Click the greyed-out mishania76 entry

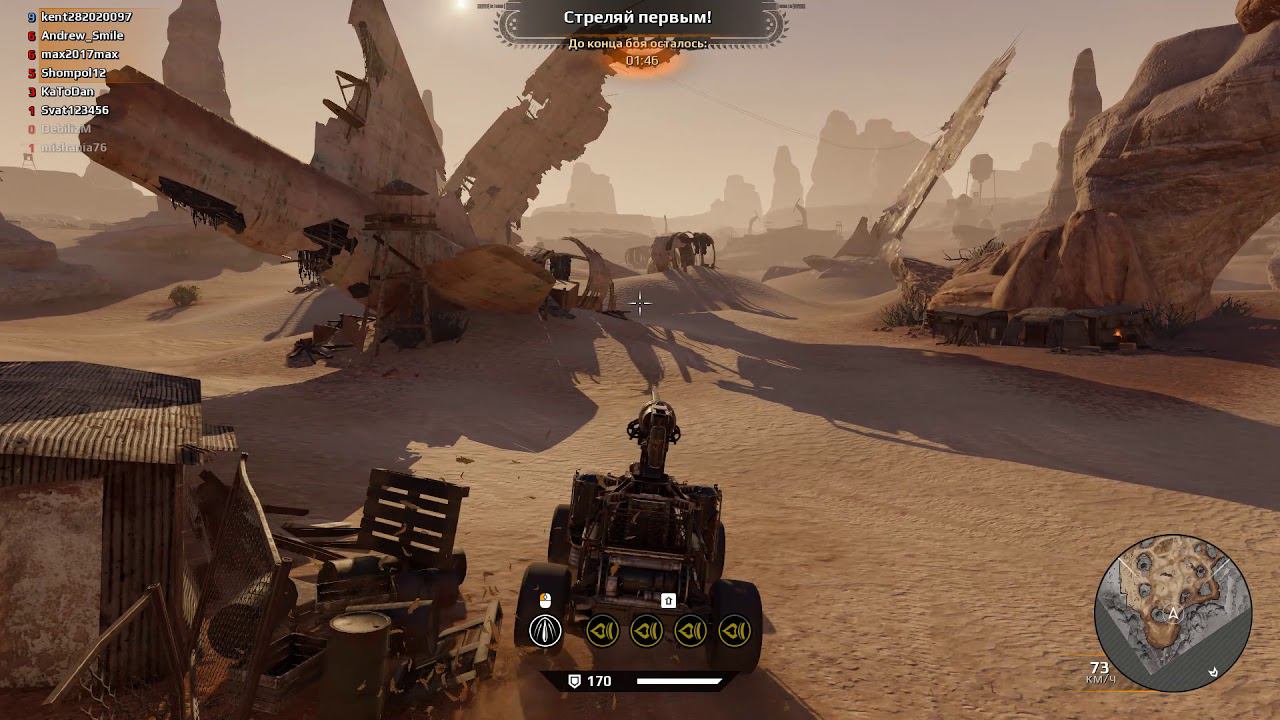click(x=73, y=148)
